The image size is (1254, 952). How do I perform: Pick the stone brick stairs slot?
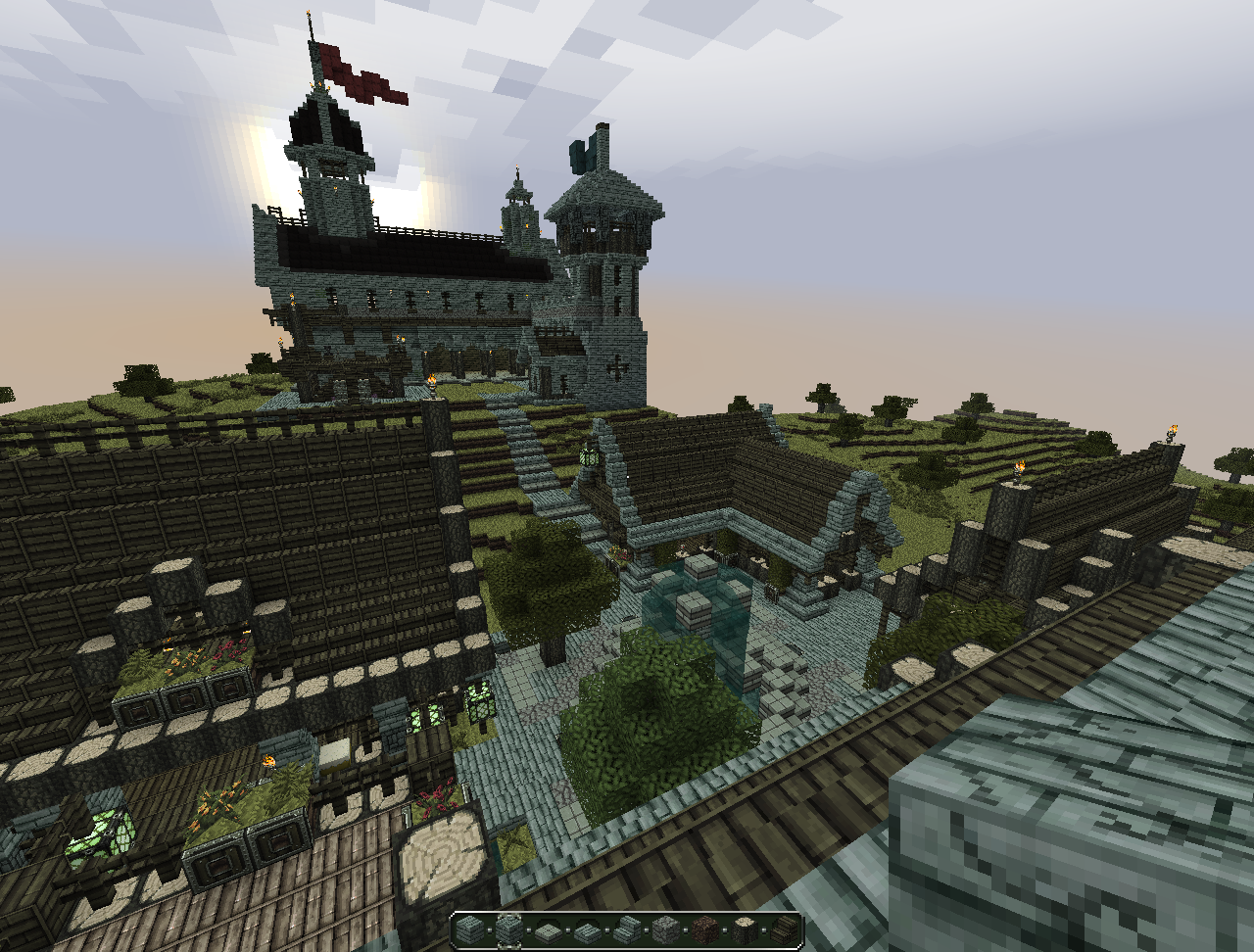pos(625,929)
